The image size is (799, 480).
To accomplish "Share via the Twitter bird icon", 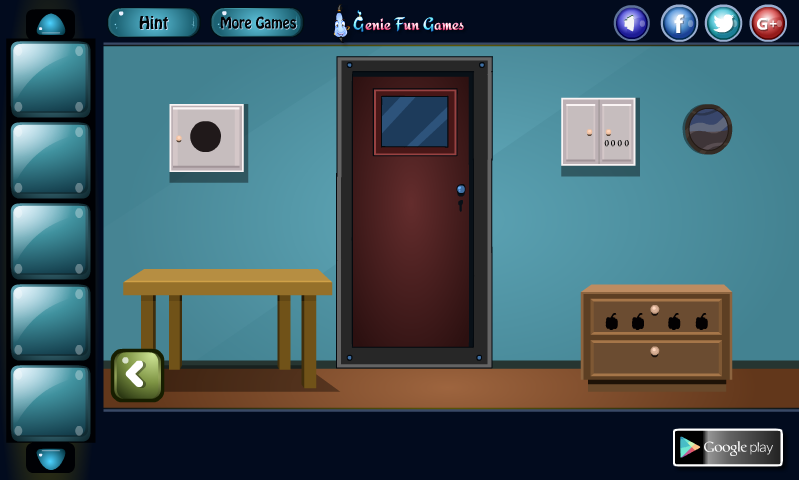I will 723,23.
